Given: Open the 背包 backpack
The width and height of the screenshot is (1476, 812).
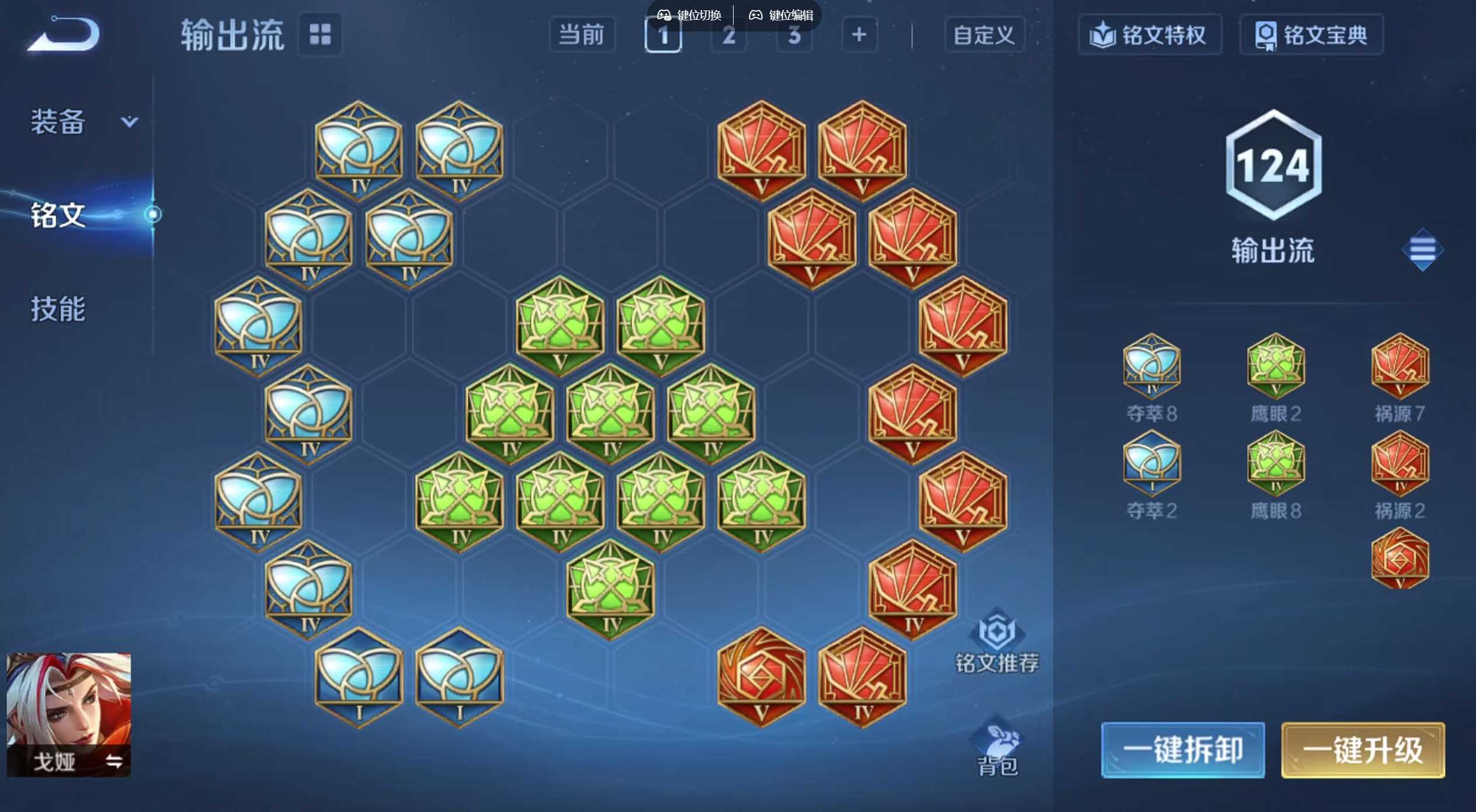Looking at the screenshot, I should pos(998,750).
